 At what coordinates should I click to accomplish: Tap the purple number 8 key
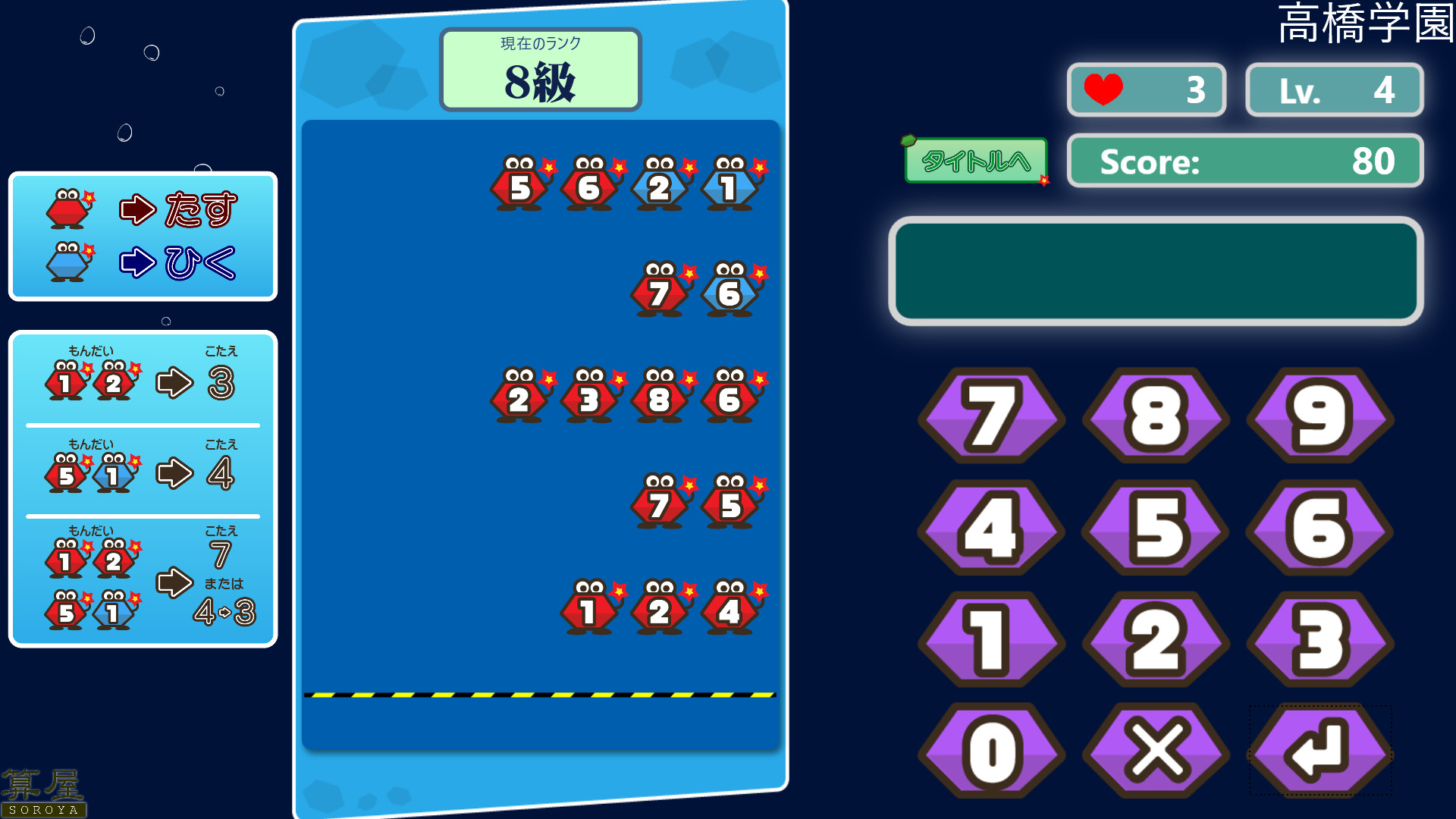tap(1156, 416)
